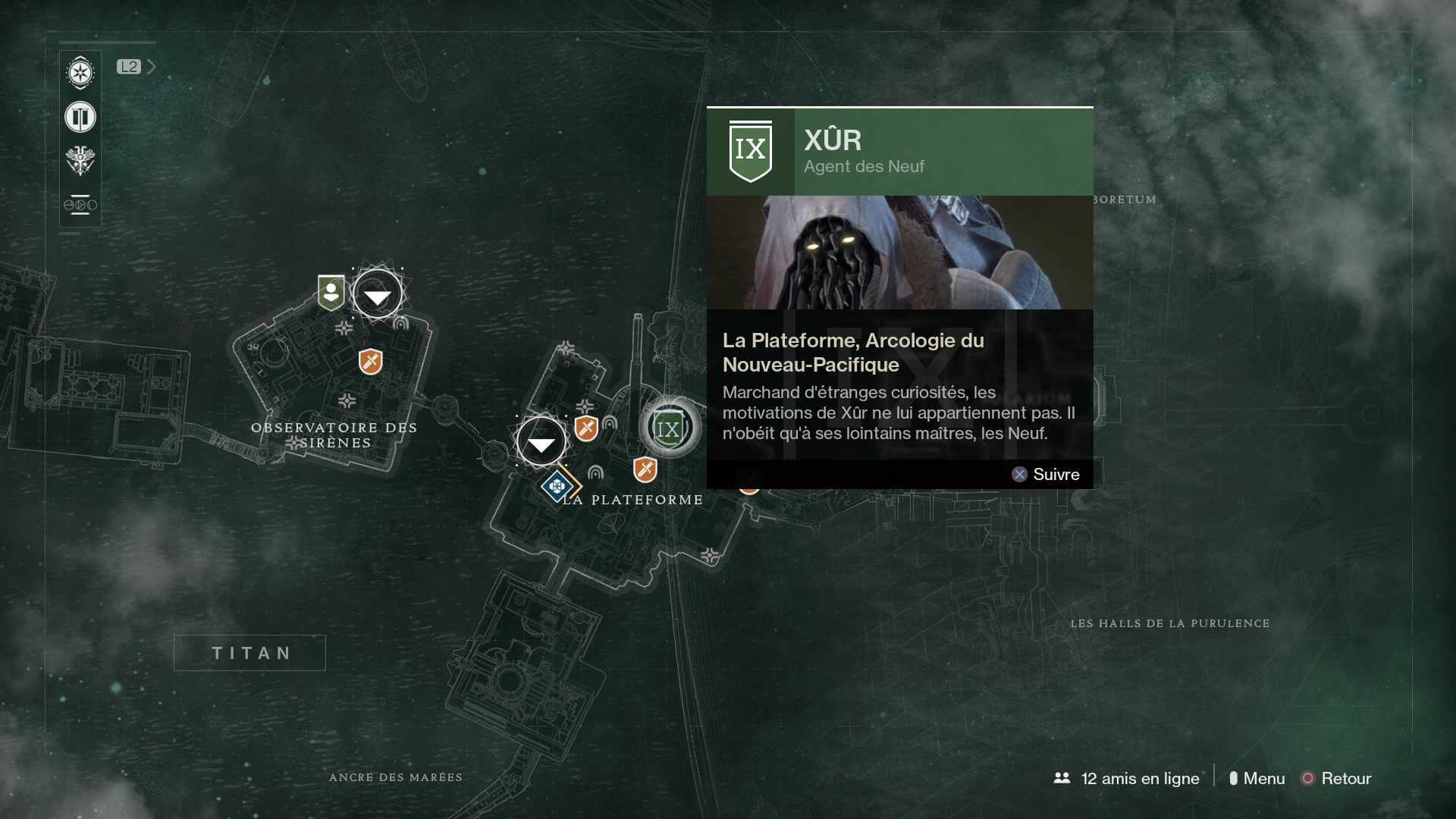Click the Retour option

1336,778
